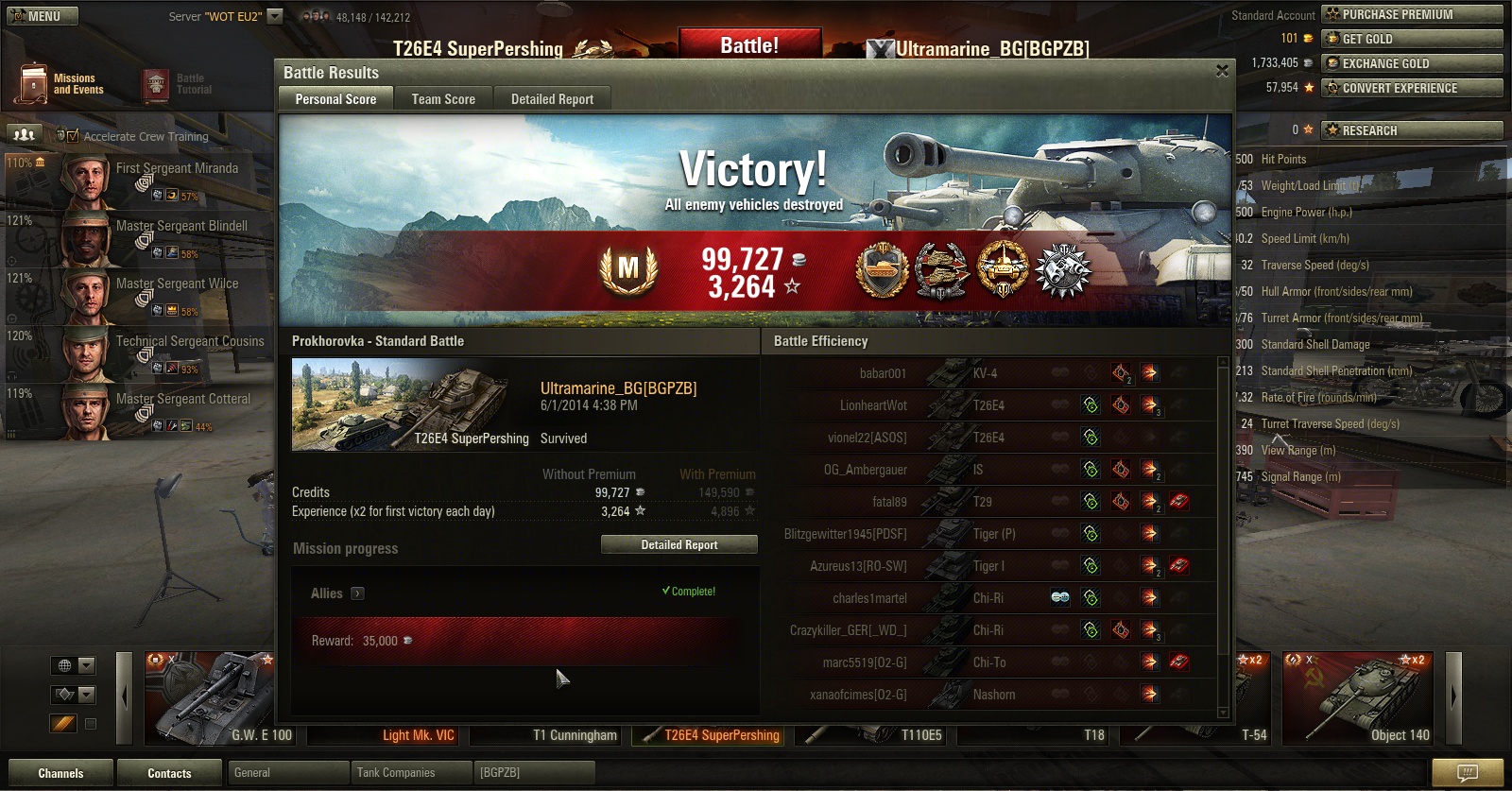1512x791 pixels.
Task: Toggle Accelerate Crew Training checkbox
Action: pos(74,136)
